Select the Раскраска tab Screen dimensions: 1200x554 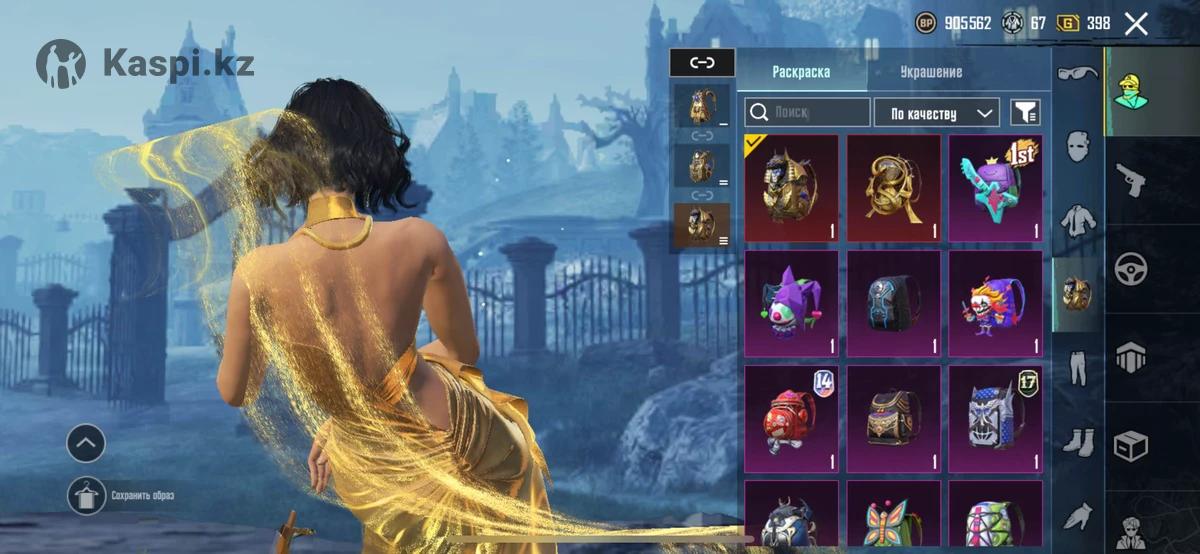(x=801, y=72)
